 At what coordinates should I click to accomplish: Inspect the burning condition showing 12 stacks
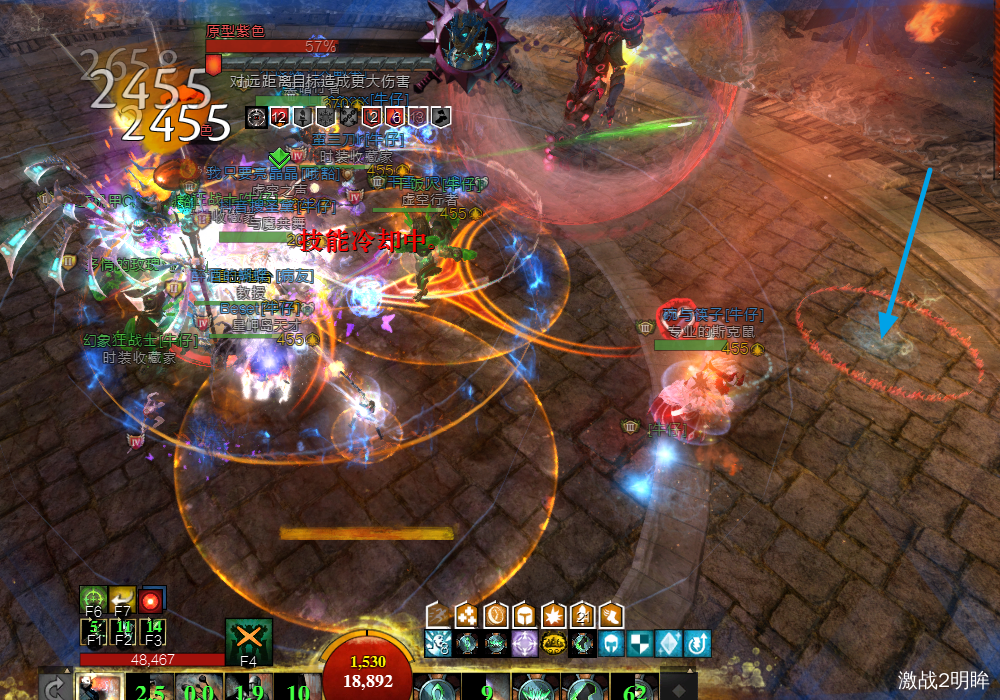(279, 118)
